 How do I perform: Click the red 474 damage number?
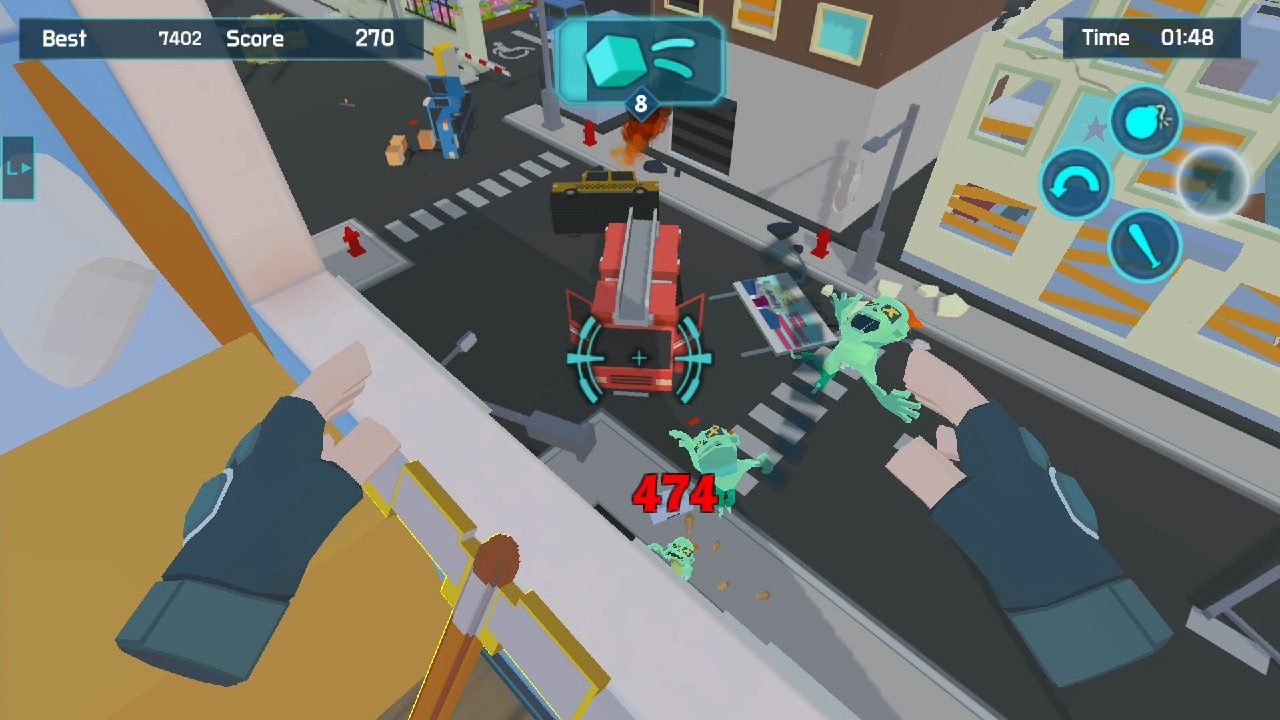pos(674,493)
